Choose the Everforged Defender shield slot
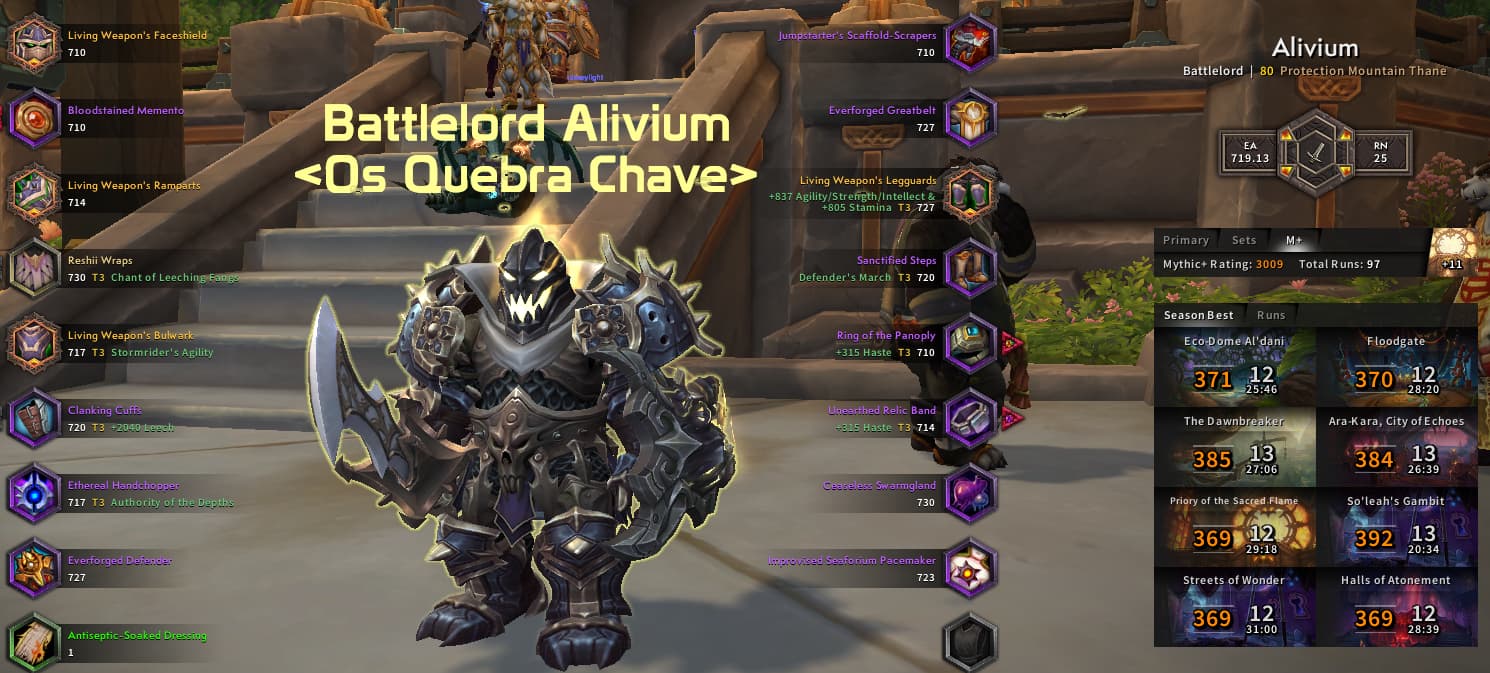 35,569
